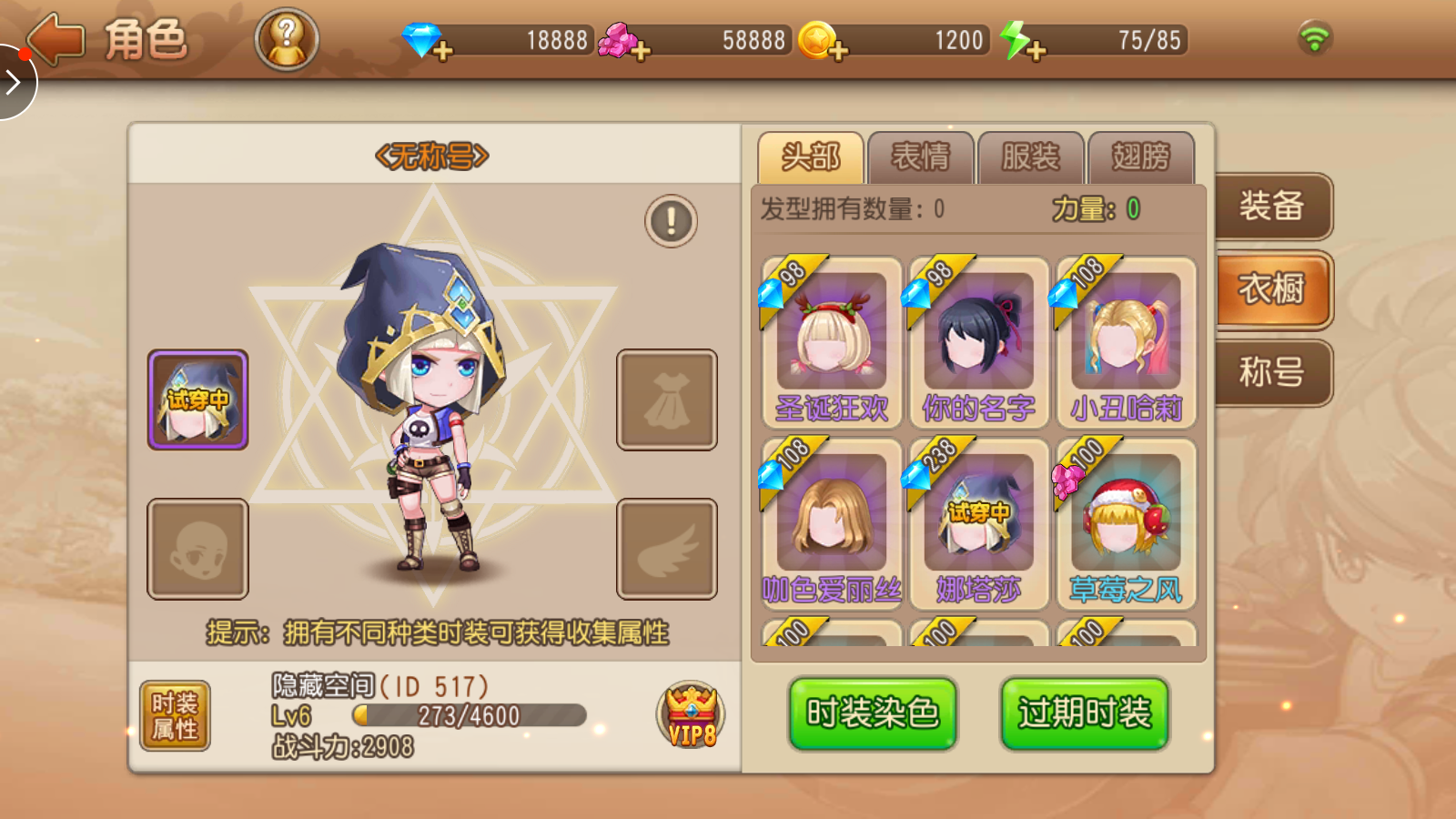The height and width of the screenshot is (819, 1456).
Task: Open the question mark help button
Action: (x=287, y=40)
